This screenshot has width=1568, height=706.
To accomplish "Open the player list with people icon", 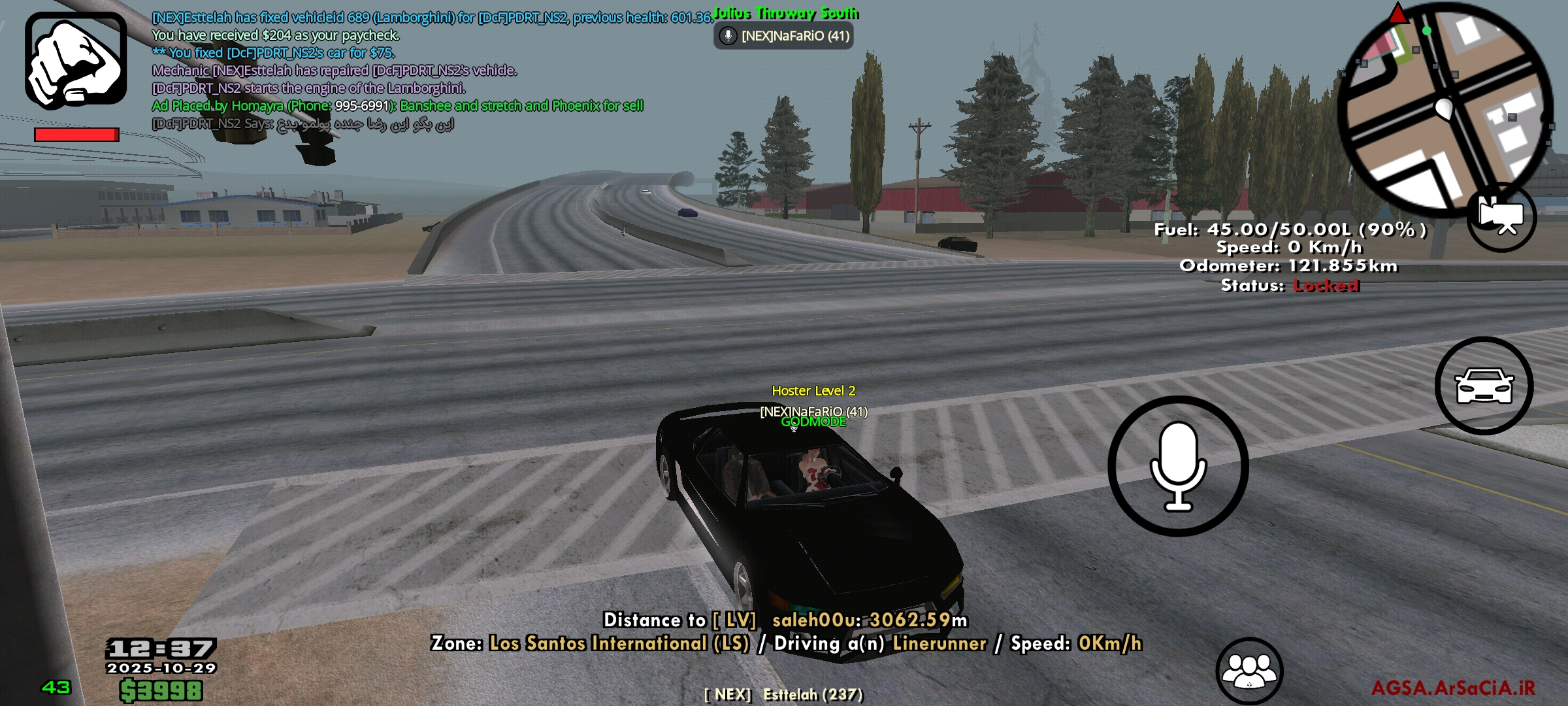I will (1249, 671).
